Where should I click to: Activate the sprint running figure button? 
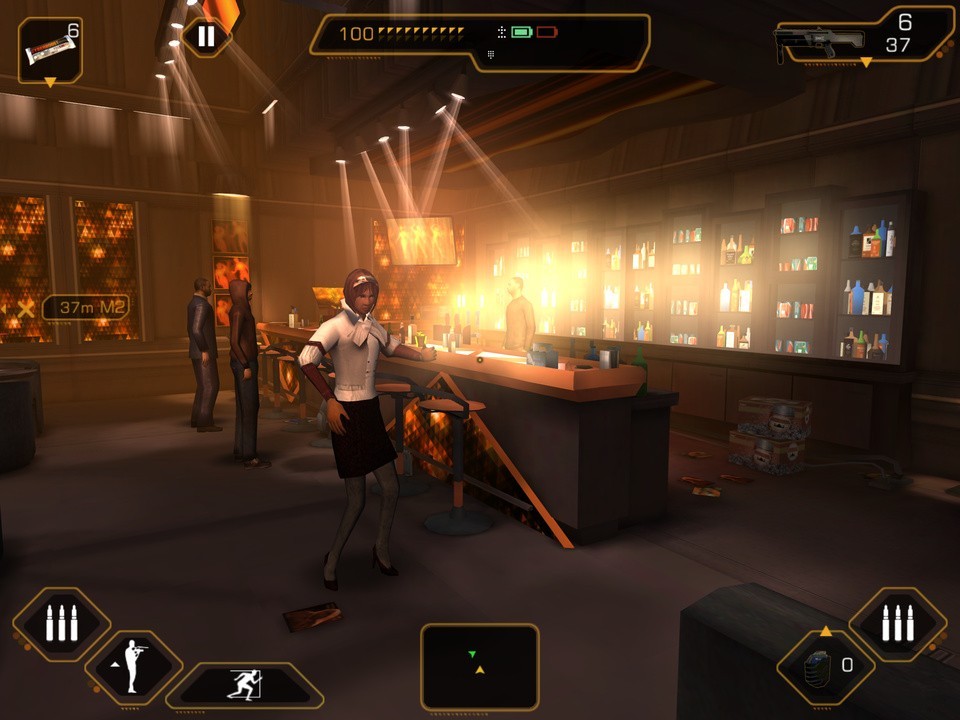coord(246,686)
